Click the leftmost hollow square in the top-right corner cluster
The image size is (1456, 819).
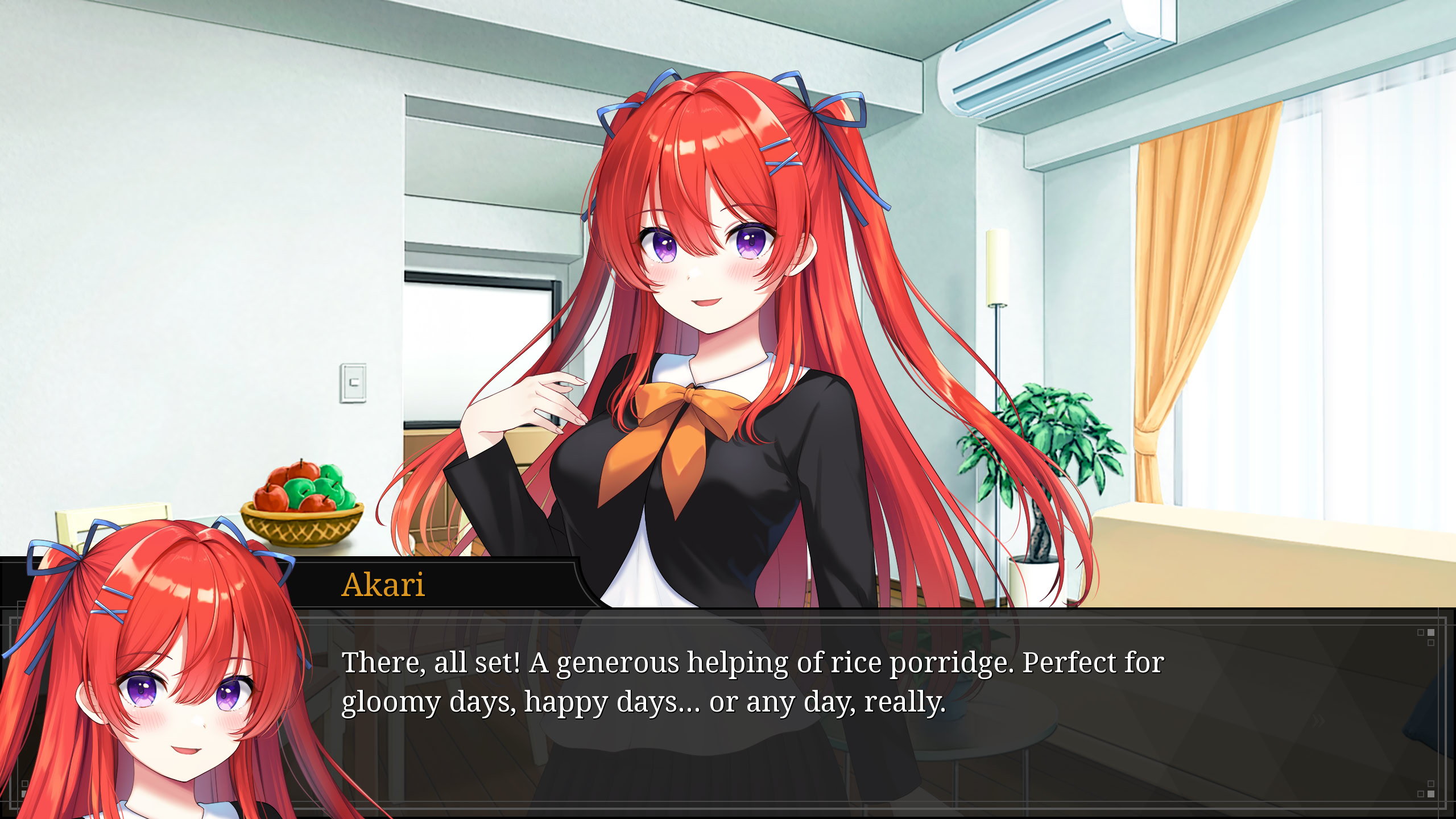coord(1420,633)
